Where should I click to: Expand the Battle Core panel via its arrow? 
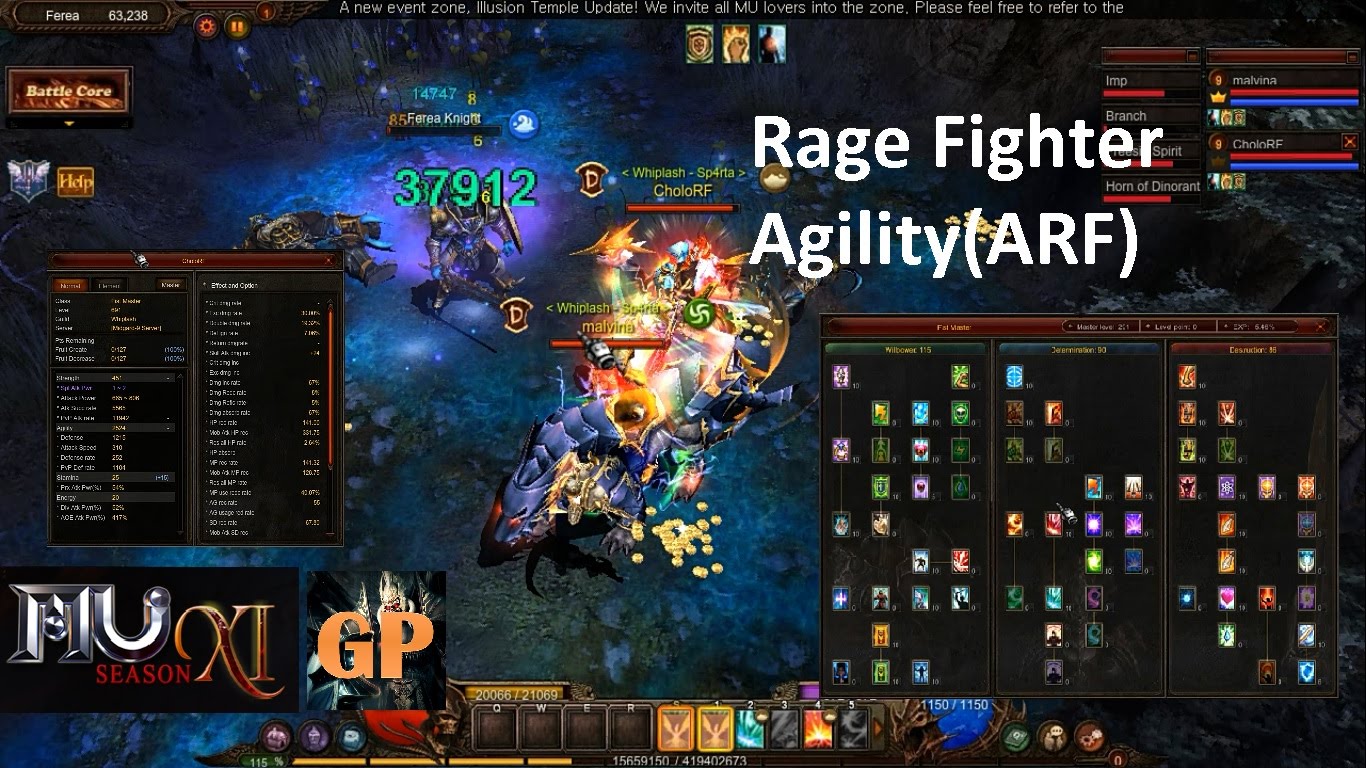[69, 124]
